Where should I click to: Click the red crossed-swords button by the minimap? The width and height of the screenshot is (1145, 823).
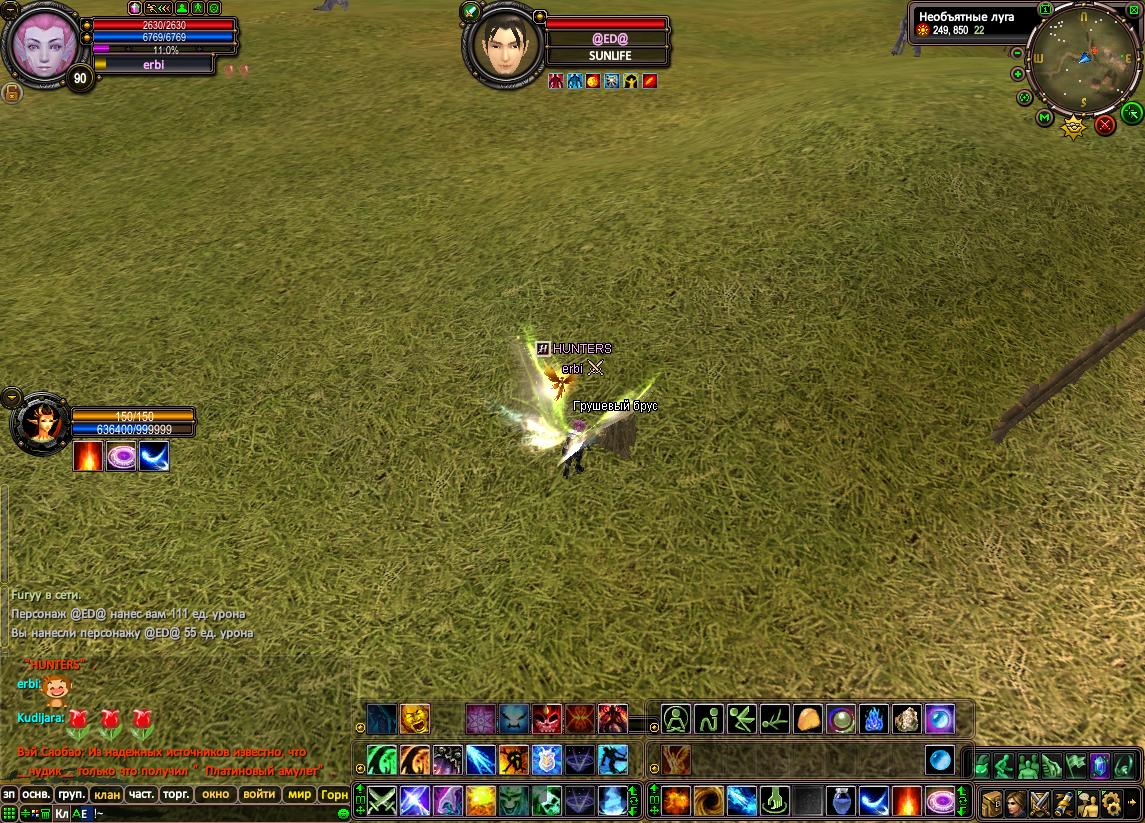(1104, 125)
